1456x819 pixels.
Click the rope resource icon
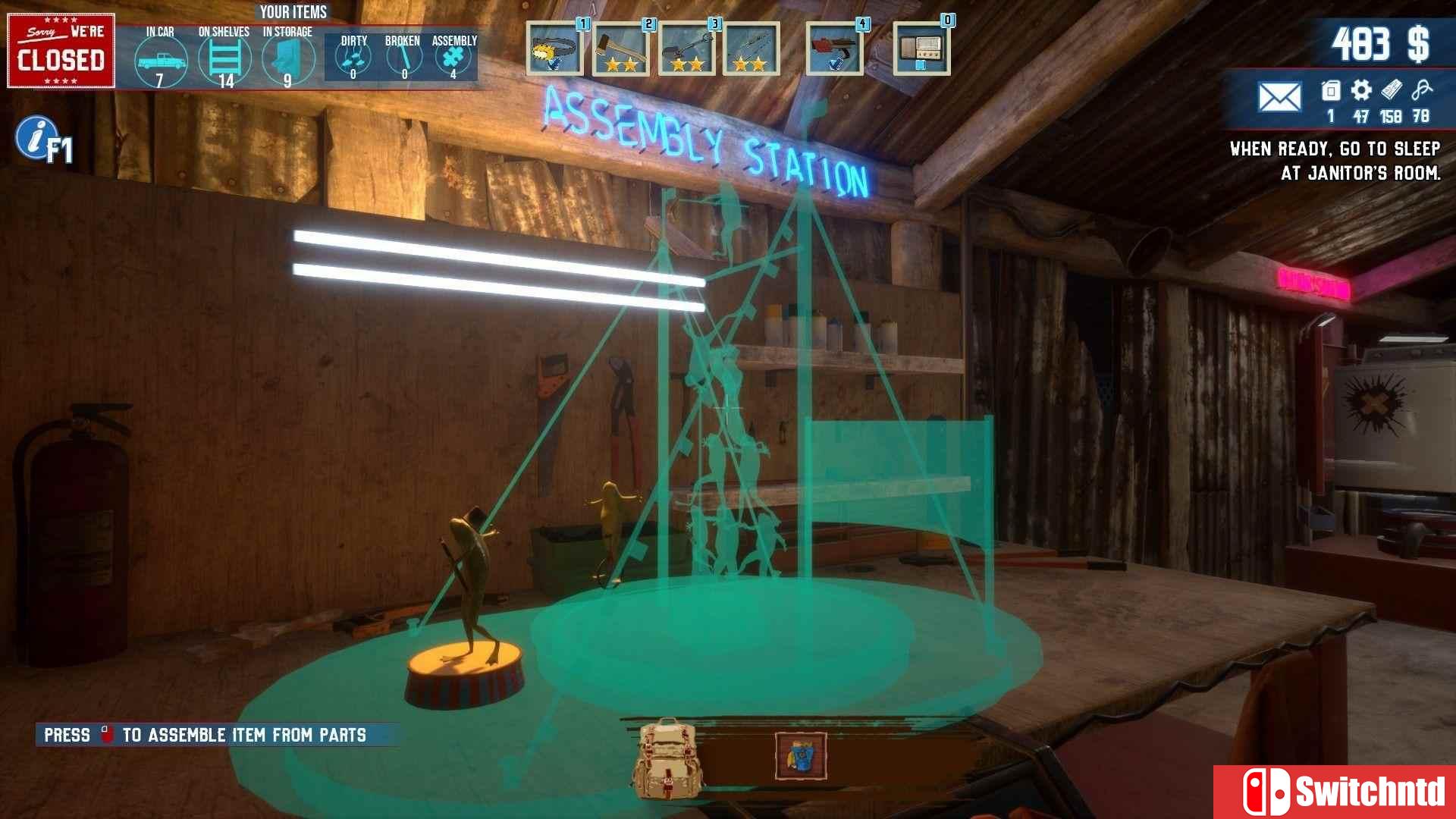1421,91
